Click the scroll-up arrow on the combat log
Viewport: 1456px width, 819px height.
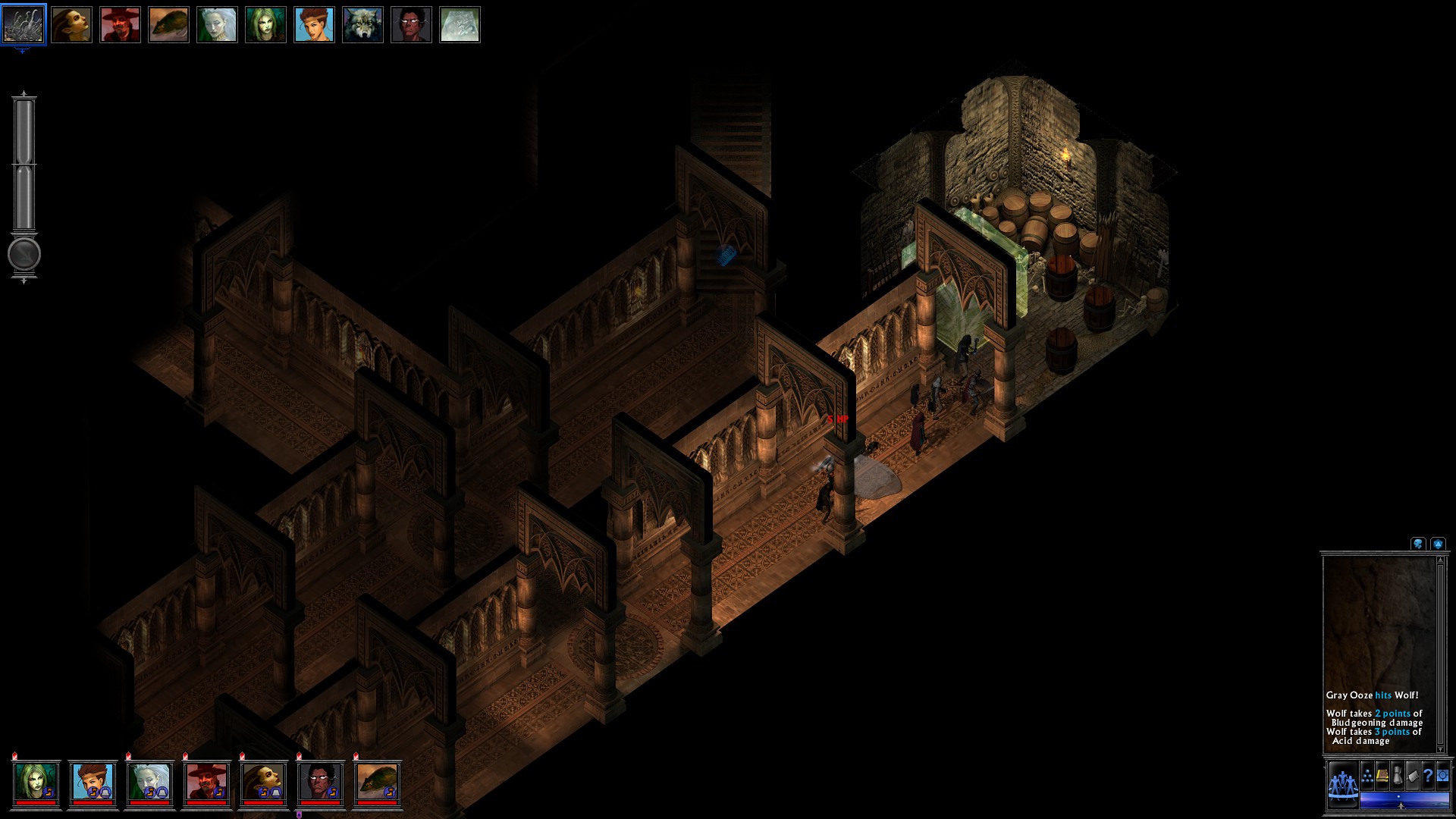[x=1440, y=560]
